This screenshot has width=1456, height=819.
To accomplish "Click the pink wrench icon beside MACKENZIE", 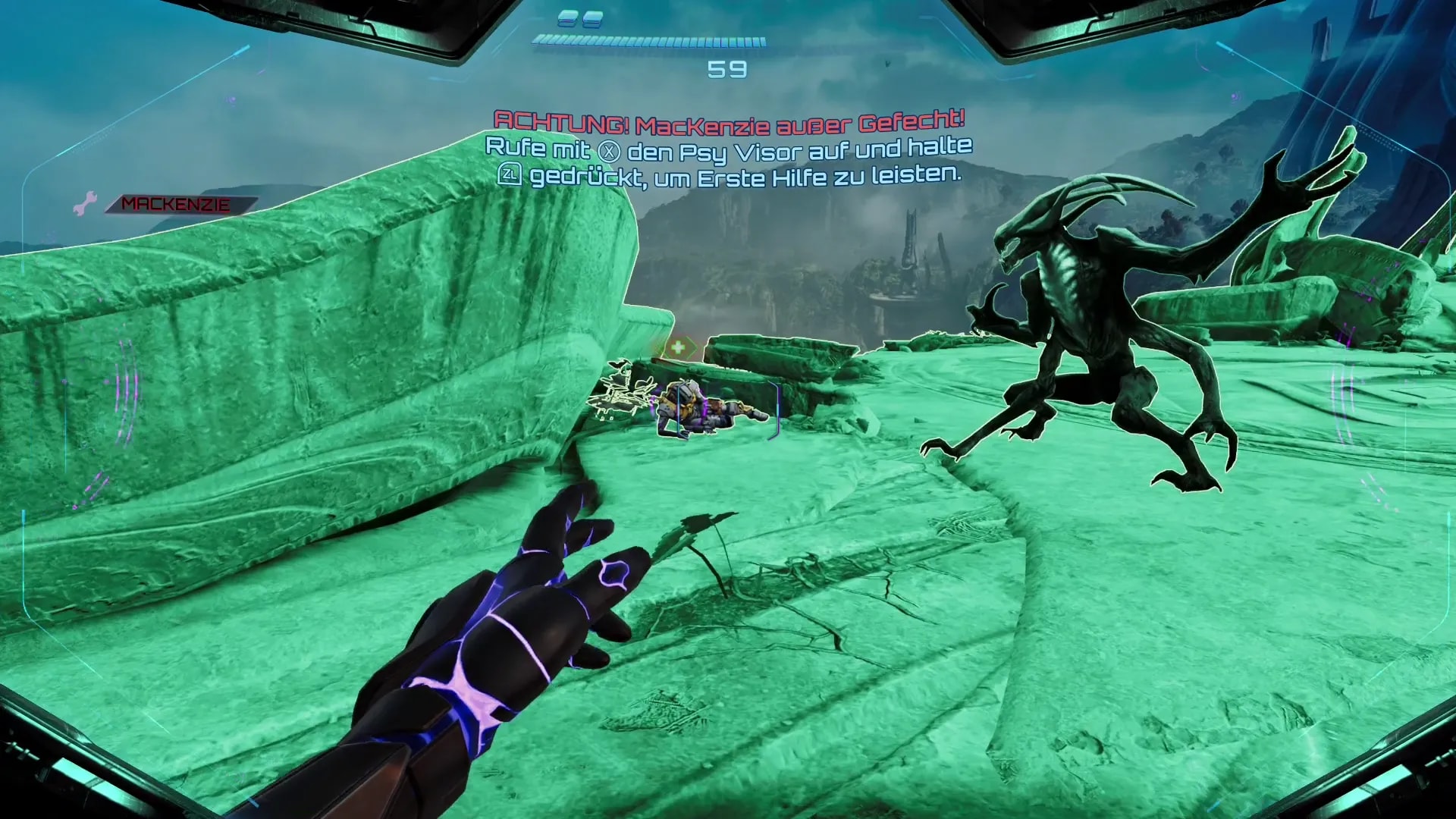I will point(85,203).
